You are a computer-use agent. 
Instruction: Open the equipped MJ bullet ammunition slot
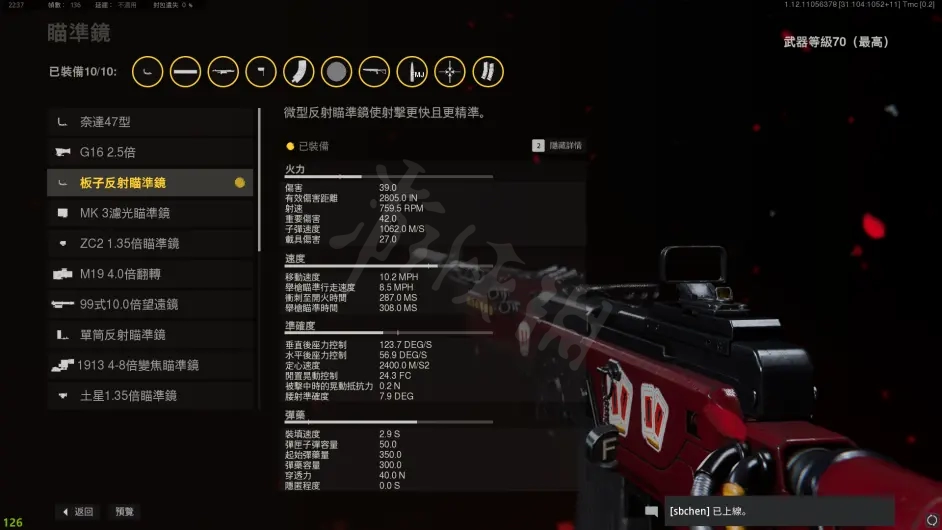[x=412, y=71]
